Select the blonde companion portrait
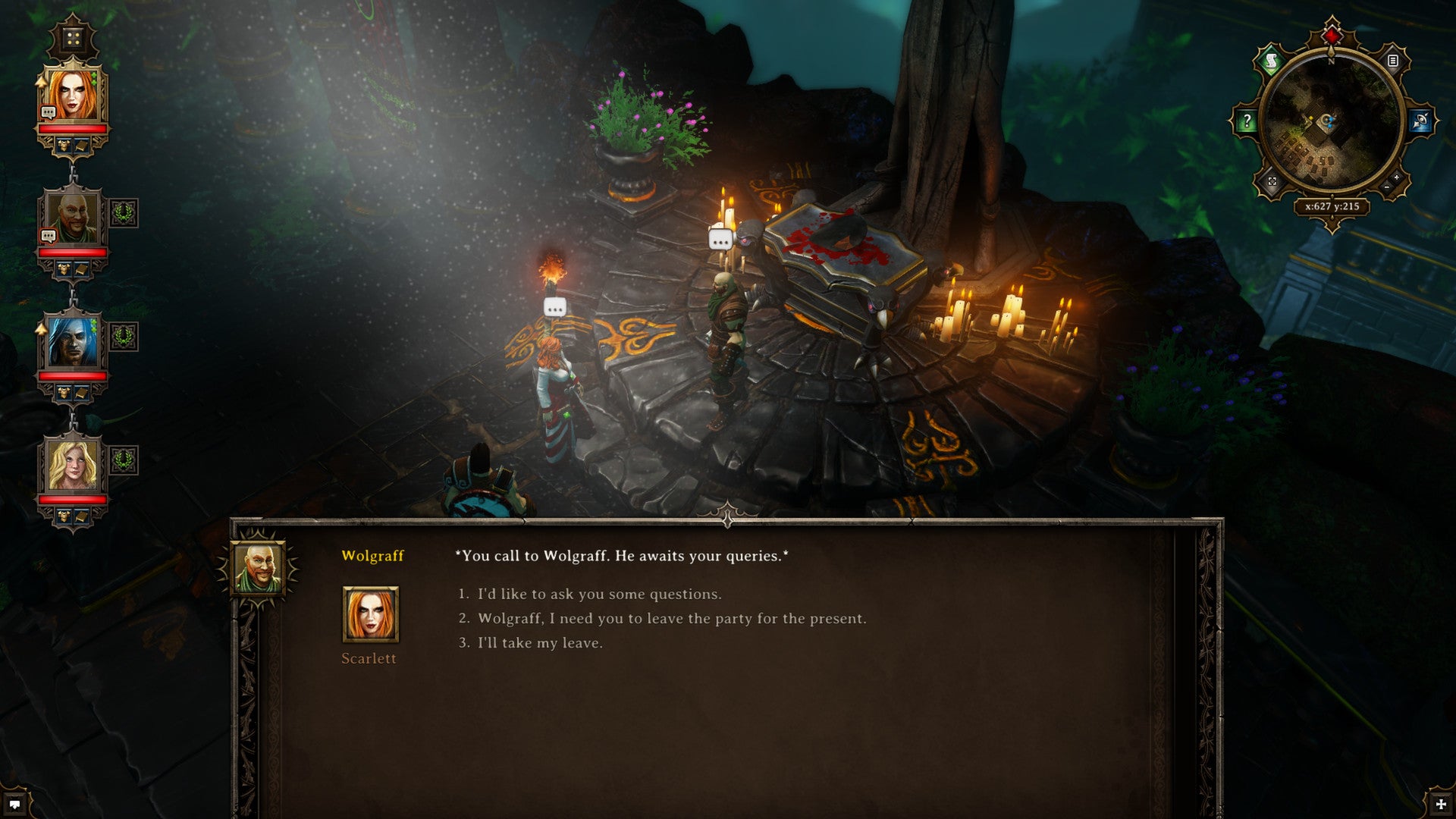The image size is (1456, 819). pos(72,465)
